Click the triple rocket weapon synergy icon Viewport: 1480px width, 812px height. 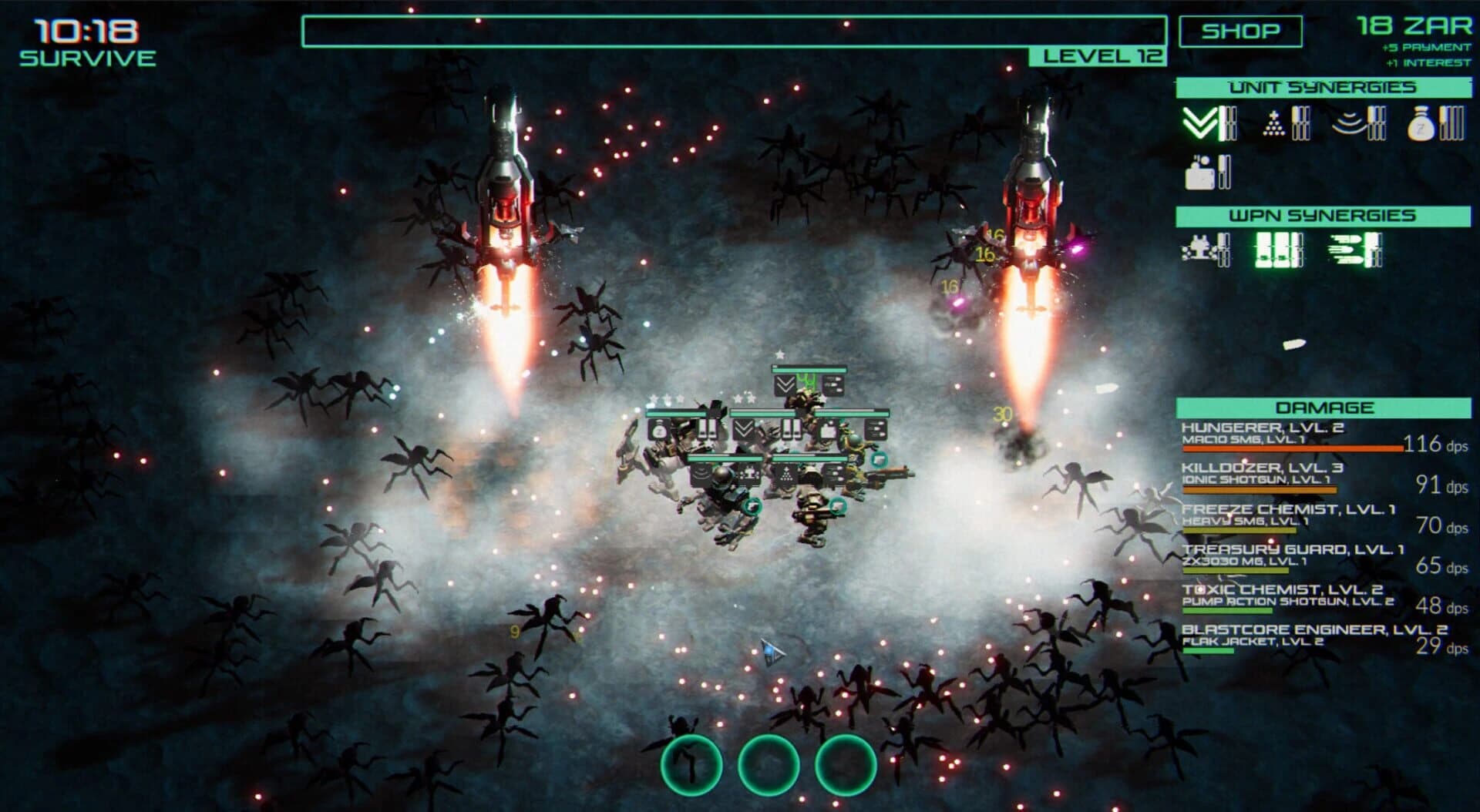[x=1347, y=248]
